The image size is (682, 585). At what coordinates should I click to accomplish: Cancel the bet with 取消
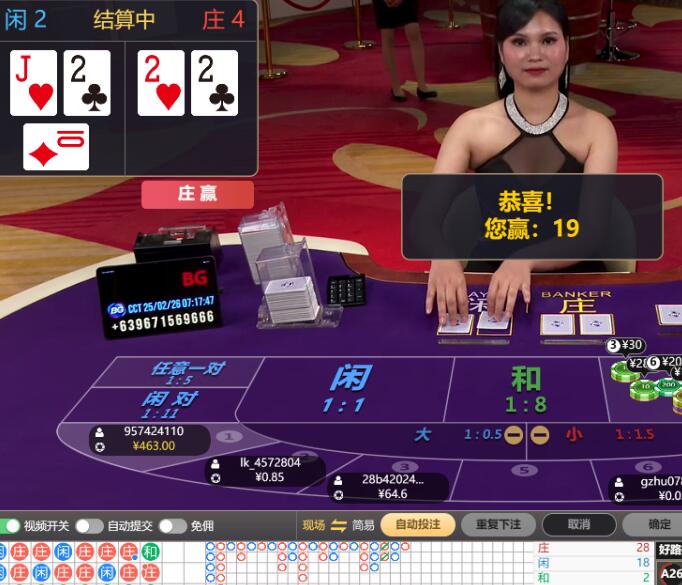(x=578, y=525)
